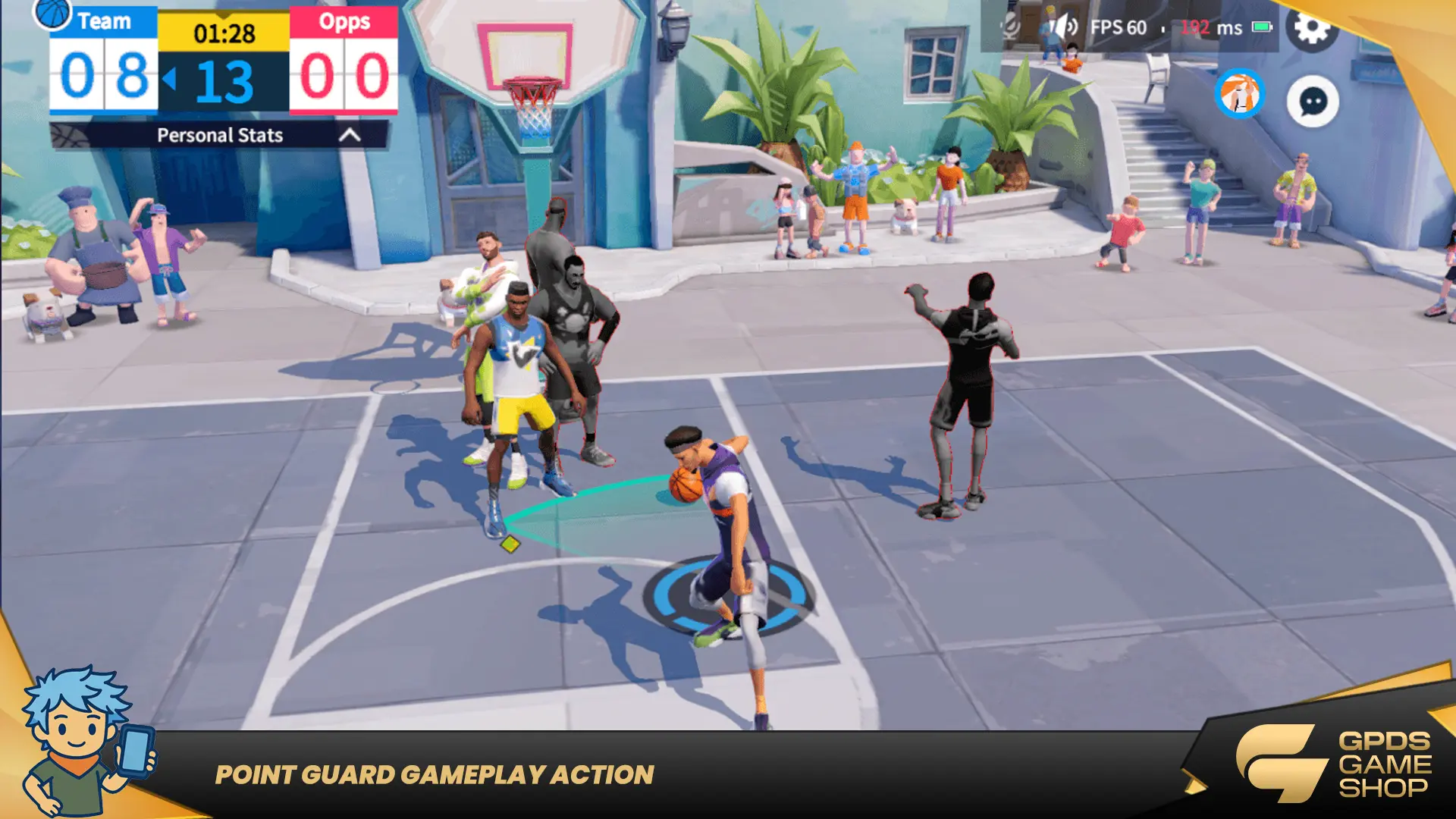Image resolution: width=1456 pixels, height=819 pixels.
Task: Toggle the speaker sound icon
Action: click(1064, 27)
